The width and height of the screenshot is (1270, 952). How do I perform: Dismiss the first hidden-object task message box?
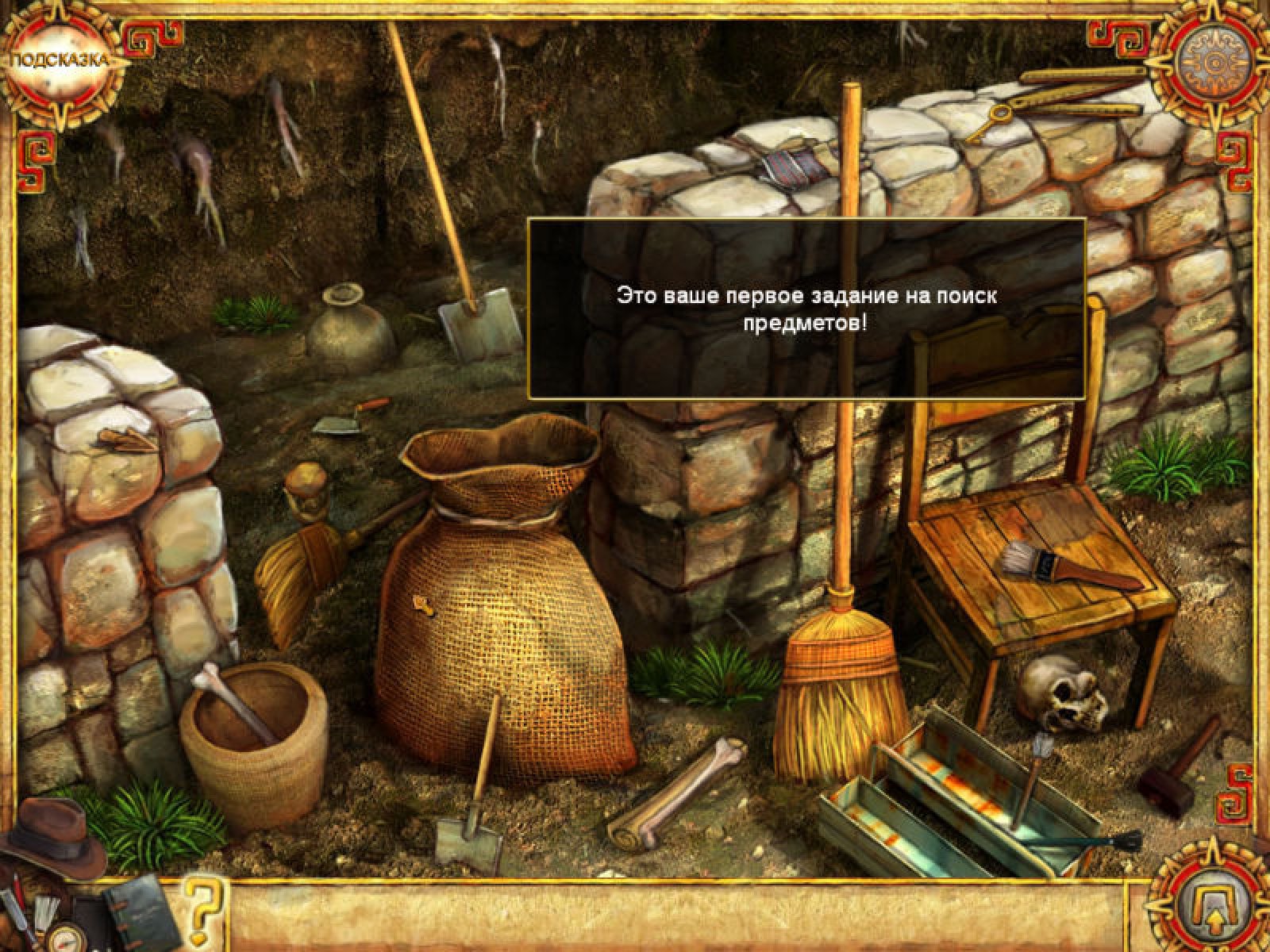806,309
